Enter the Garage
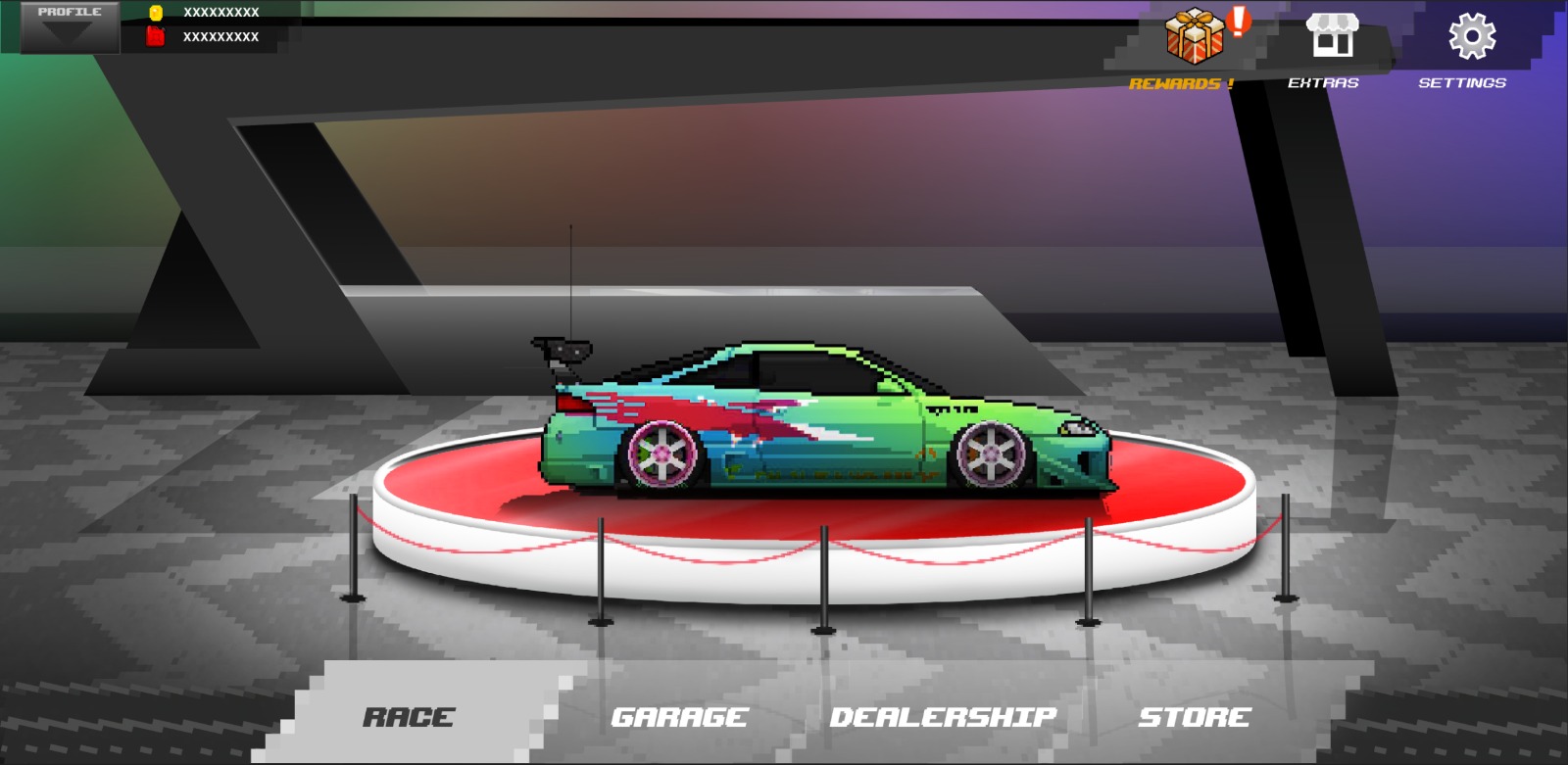The height and width of the screenshot is (765, 1568). (x=678, y=717)
